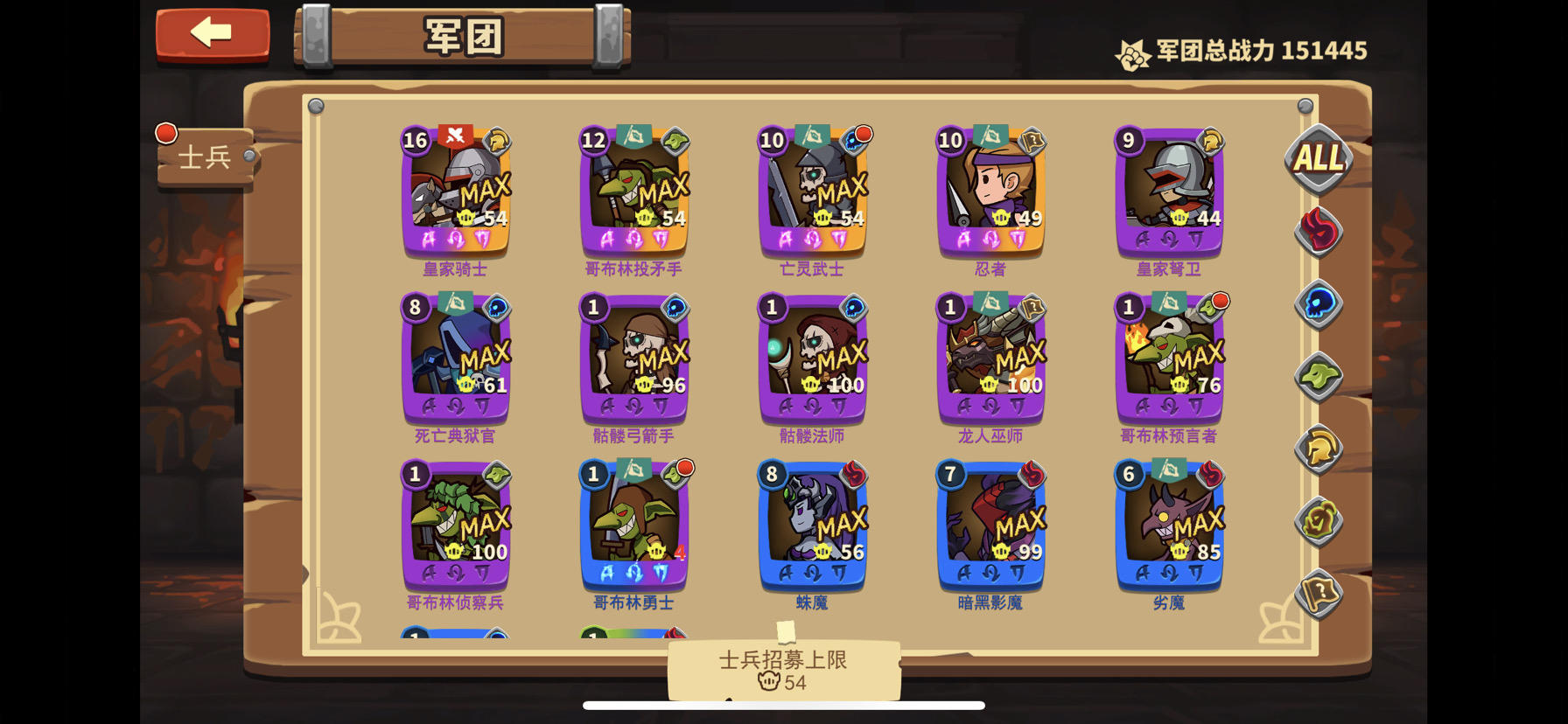Tap the red dot beside 士兵 tab
This screenshot has height=724, width=1568.
coord(165,131)
